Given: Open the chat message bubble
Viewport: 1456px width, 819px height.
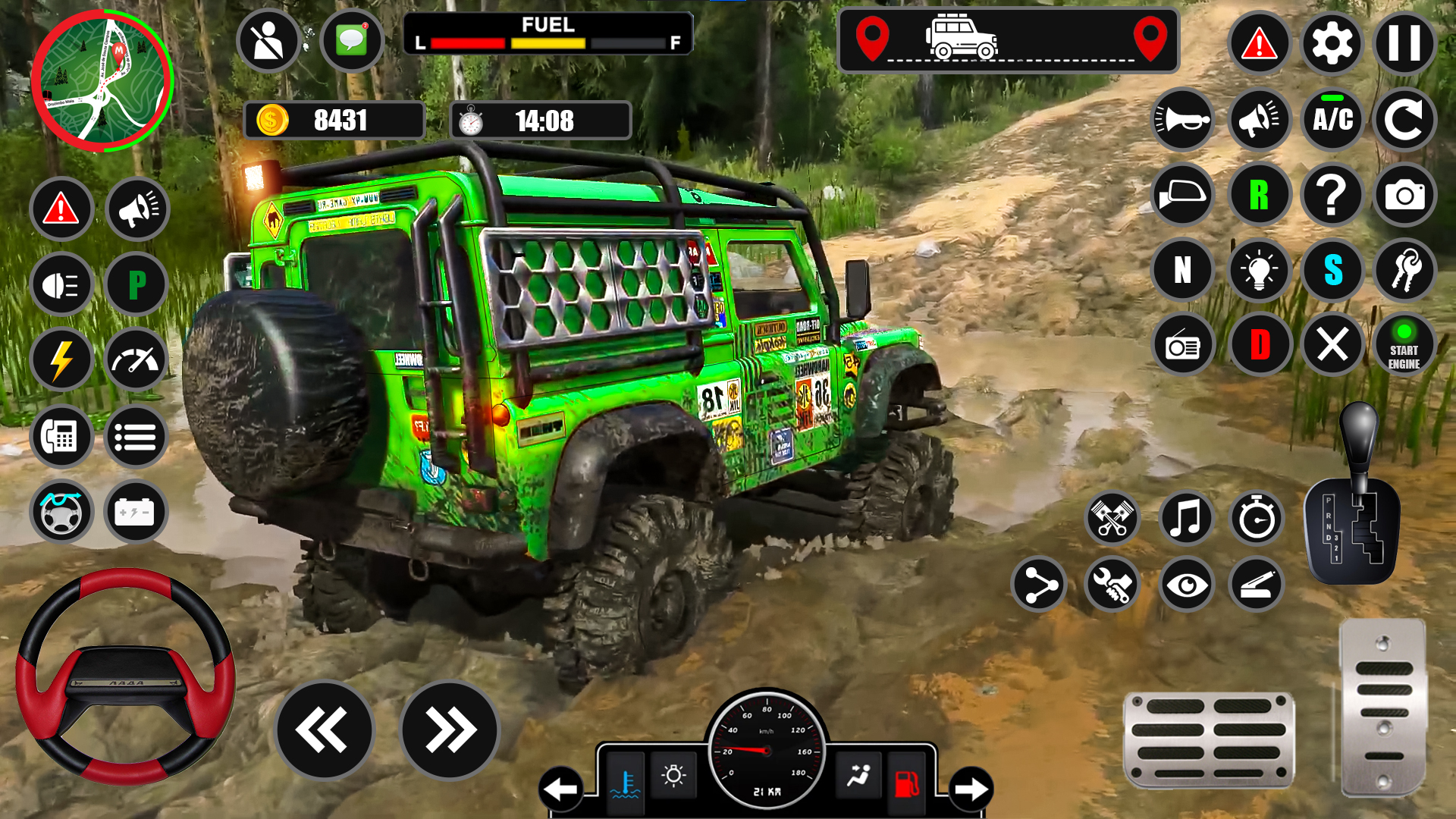Looking at the screenshot, I should click(x=351, y=40).
